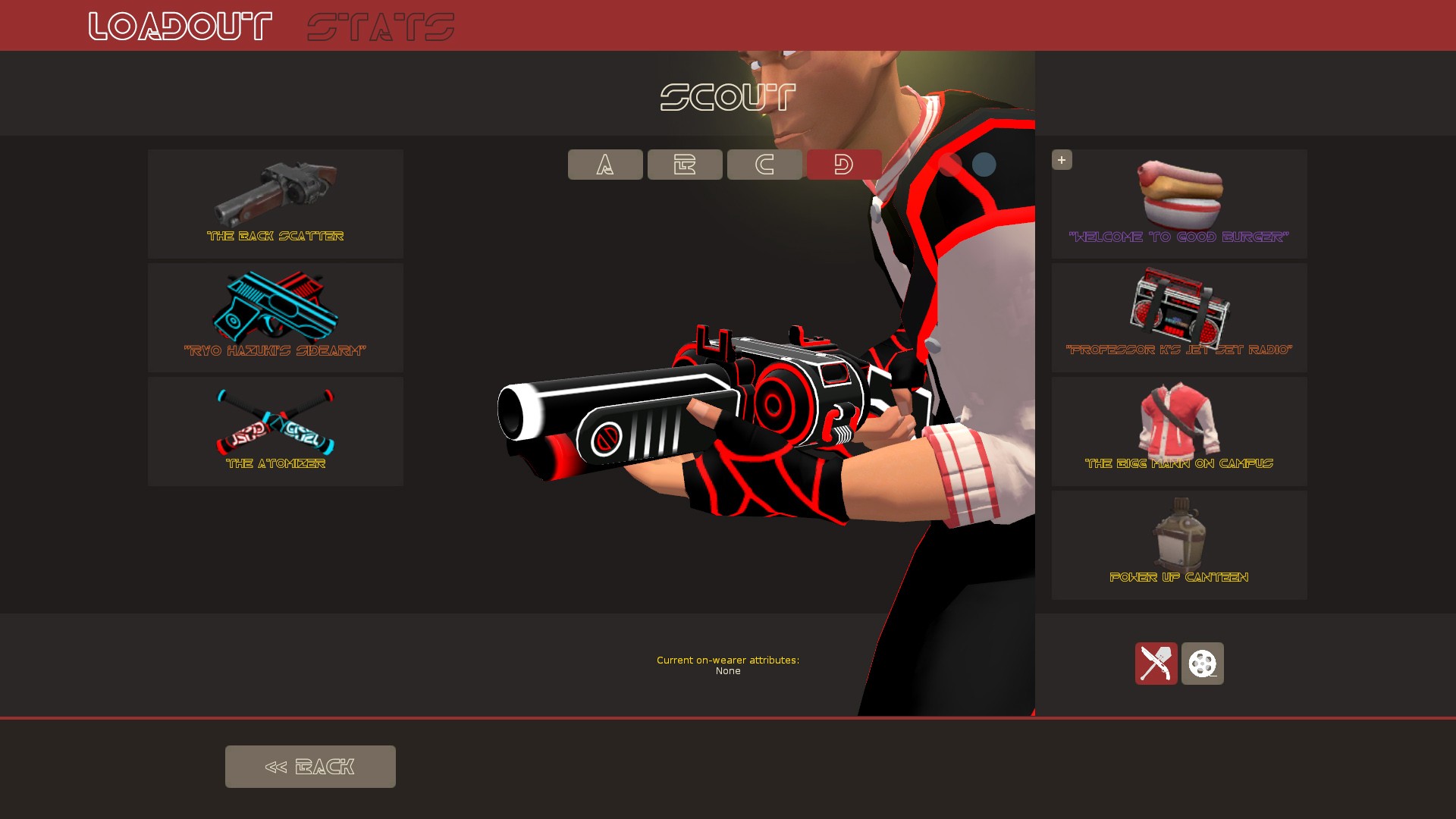Click the plus button above cosmetic slots

tap(1062, 159)
